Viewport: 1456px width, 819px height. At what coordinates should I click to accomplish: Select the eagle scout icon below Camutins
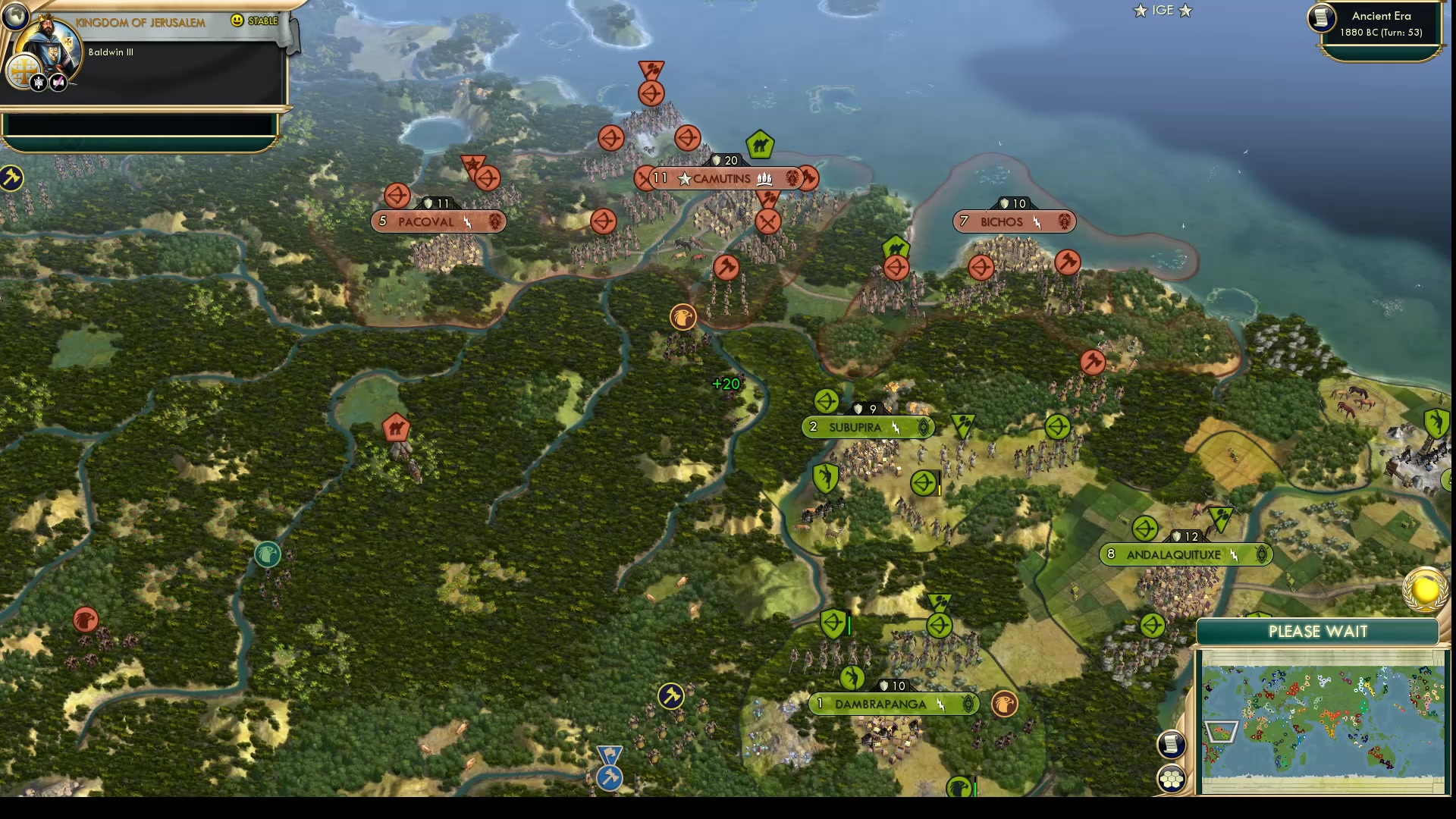[x=682, y=317]
